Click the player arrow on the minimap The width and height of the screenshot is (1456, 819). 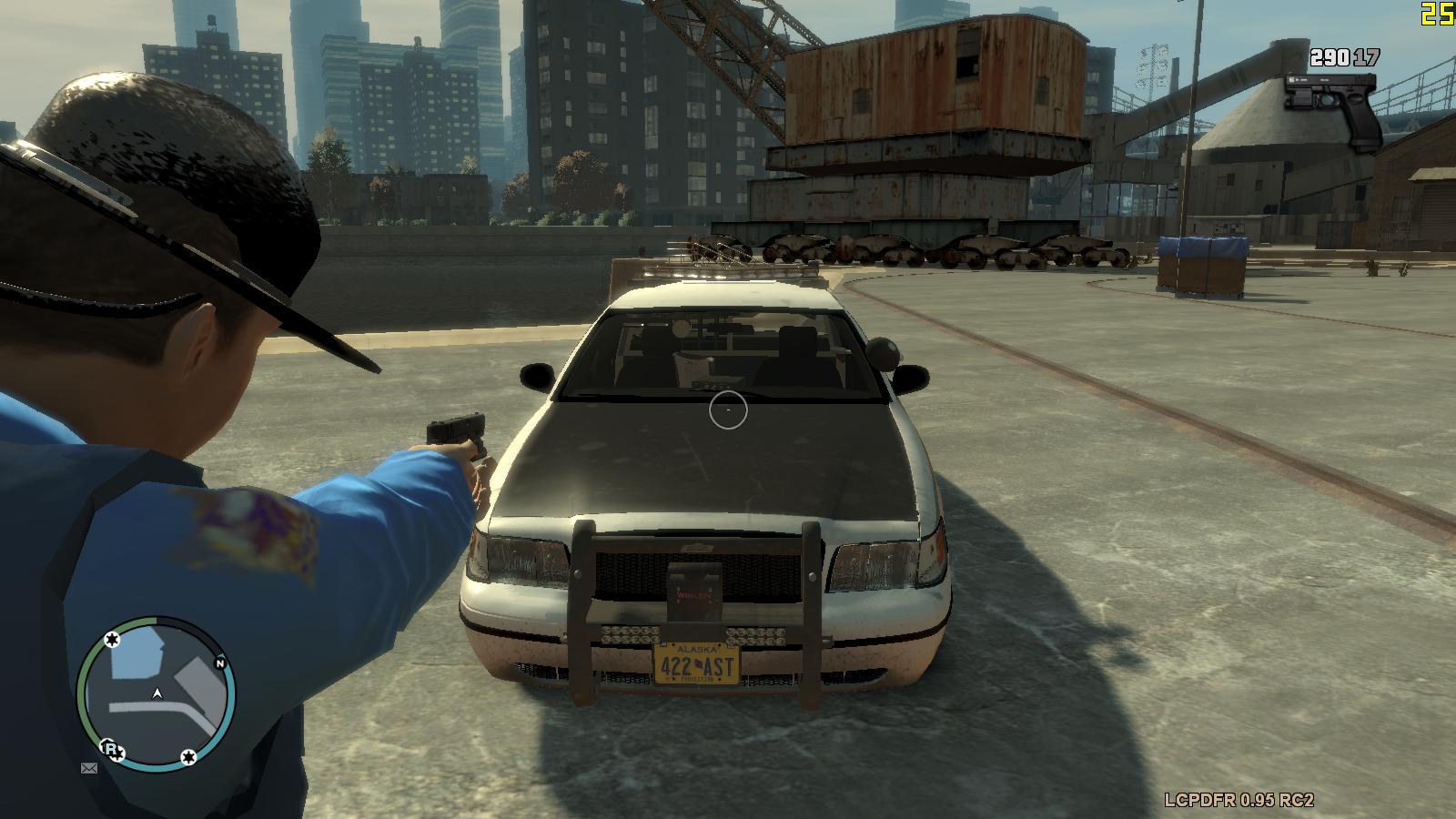pyautogui.click(x=158, y=694)
